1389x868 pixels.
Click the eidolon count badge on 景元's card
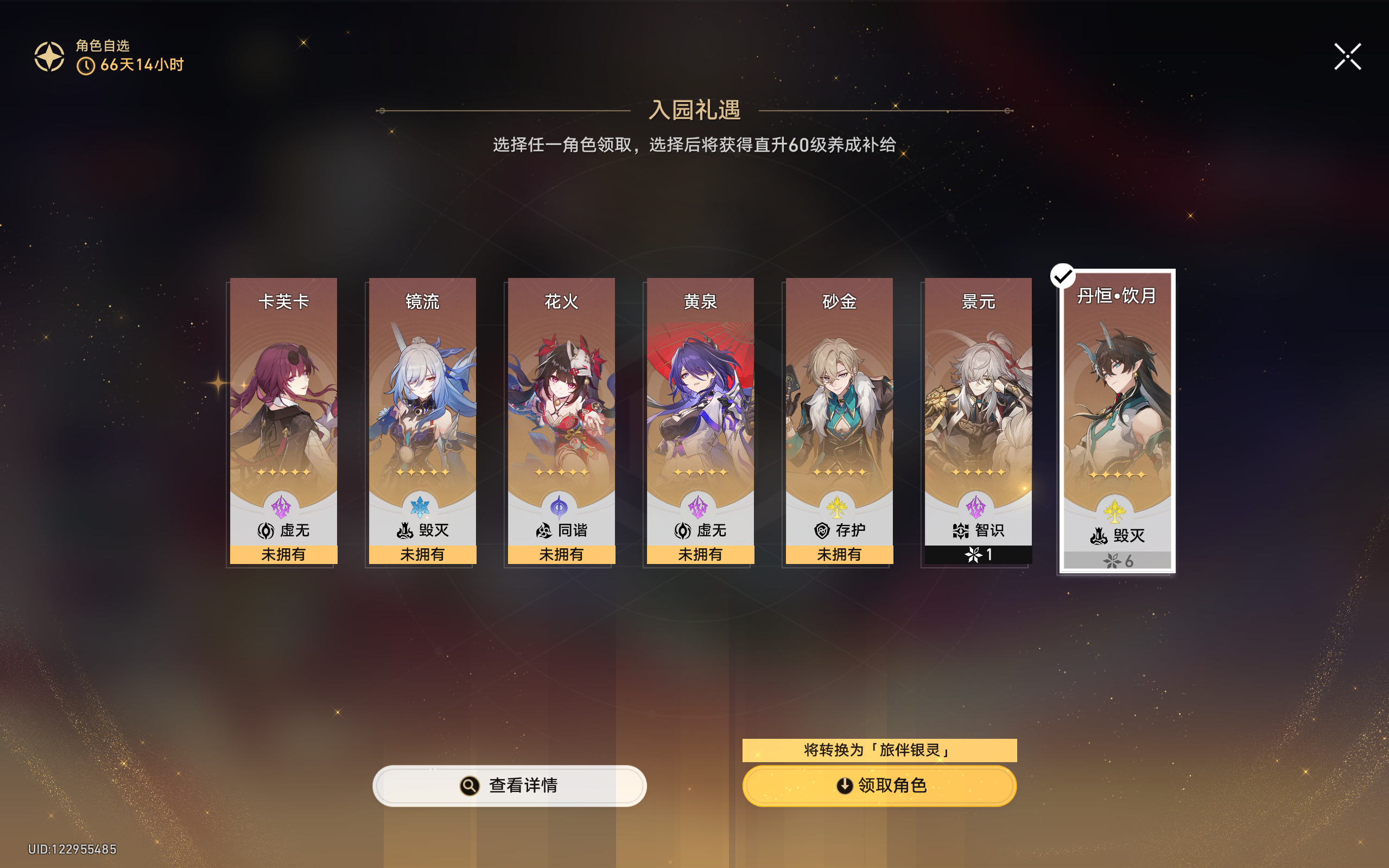pos(979,554)
